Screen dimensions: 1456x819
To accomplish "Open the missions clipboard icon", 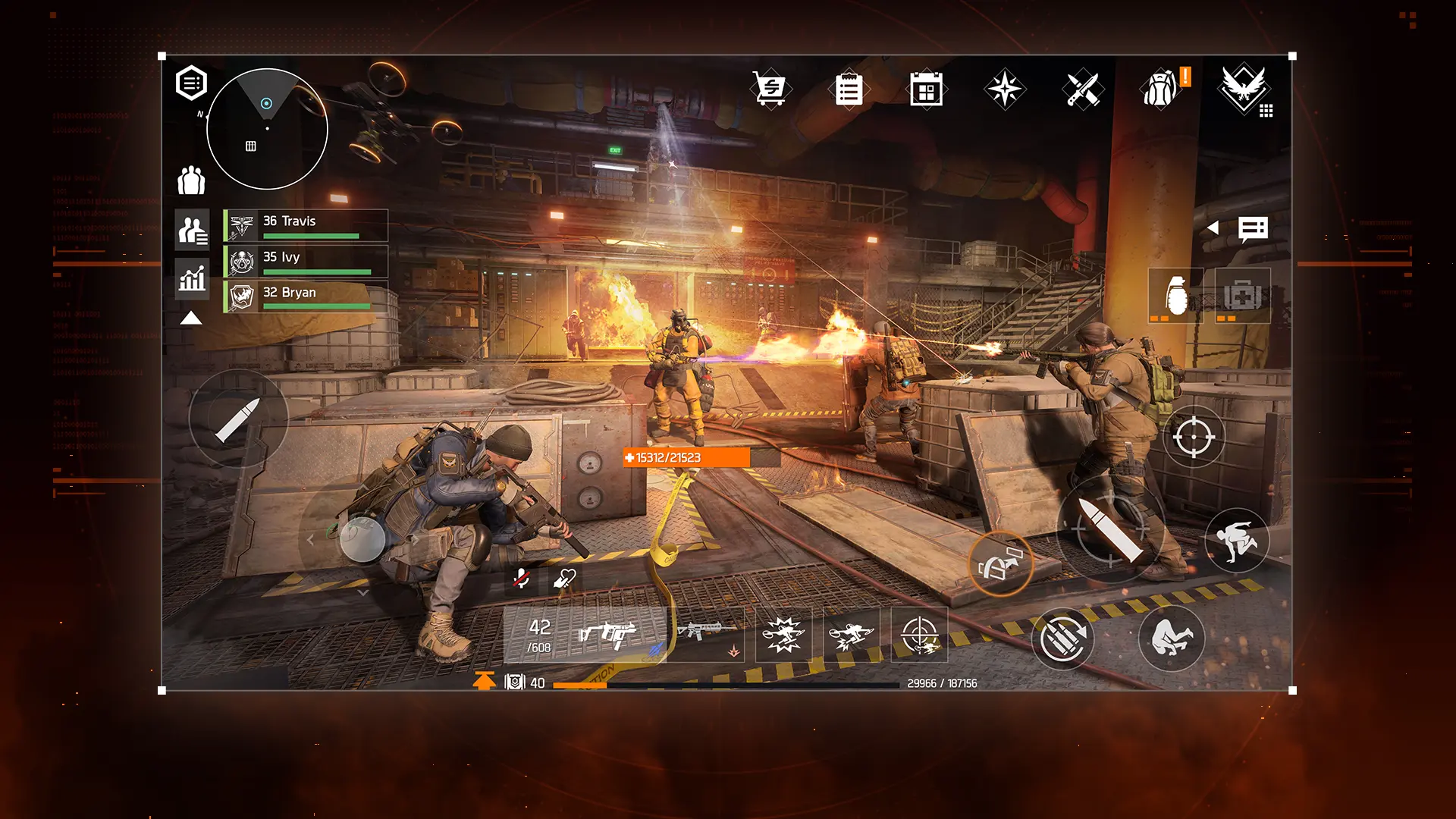I will pos(849,89).
